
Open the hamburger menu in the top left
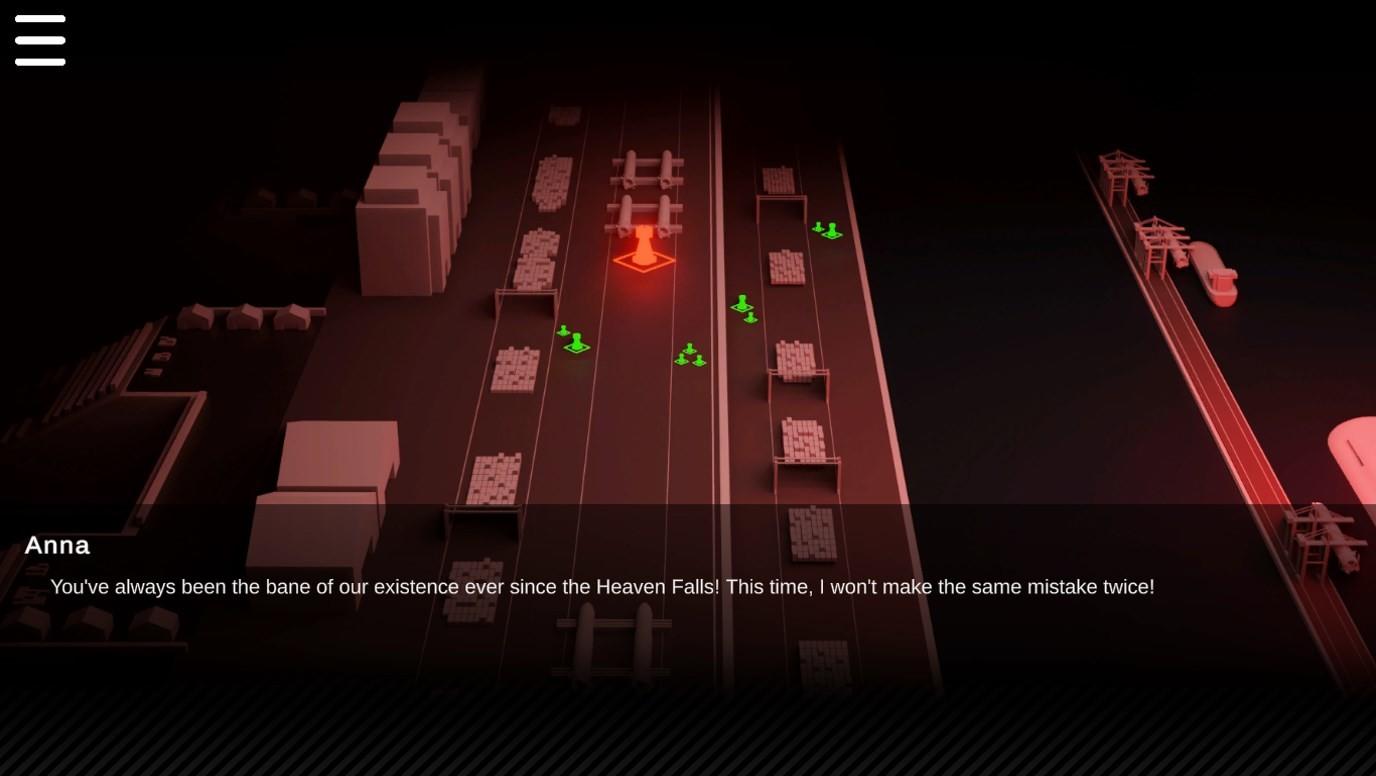40,40
